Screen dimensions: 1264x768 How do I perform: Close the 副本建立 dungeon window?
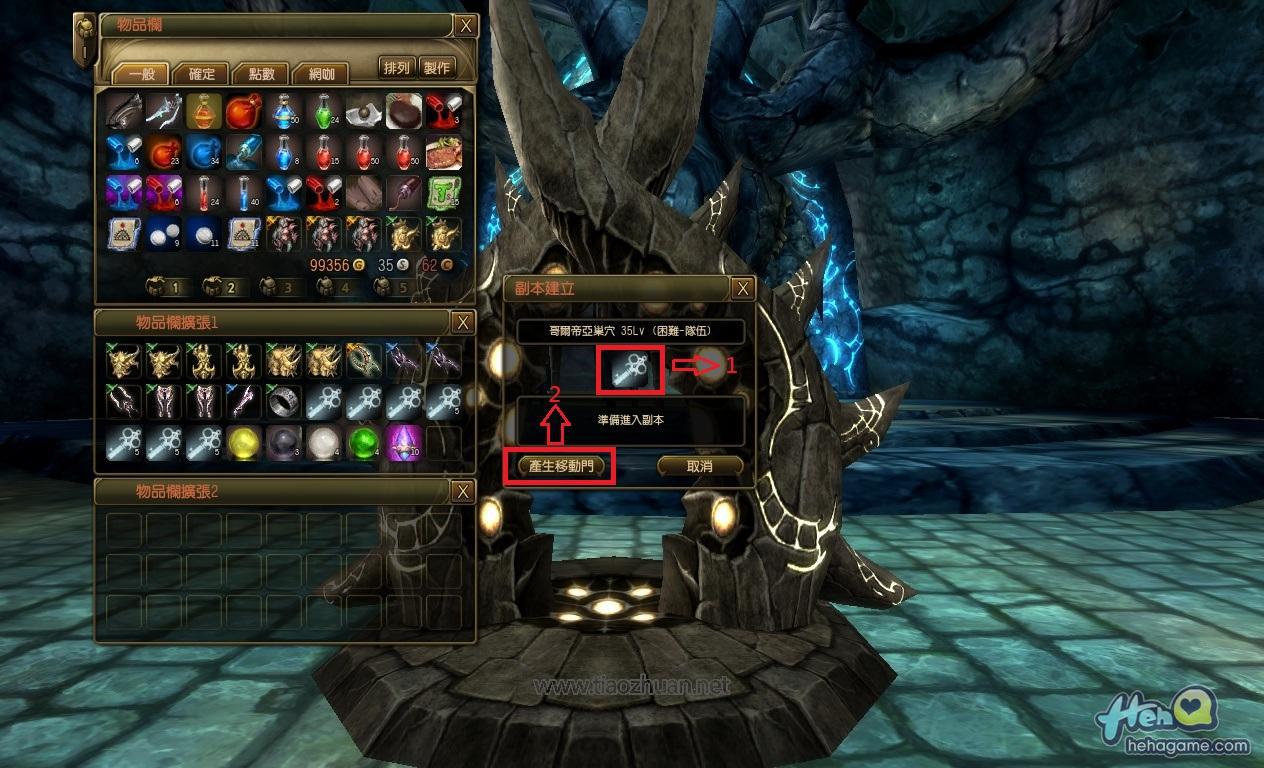[742, 289]
